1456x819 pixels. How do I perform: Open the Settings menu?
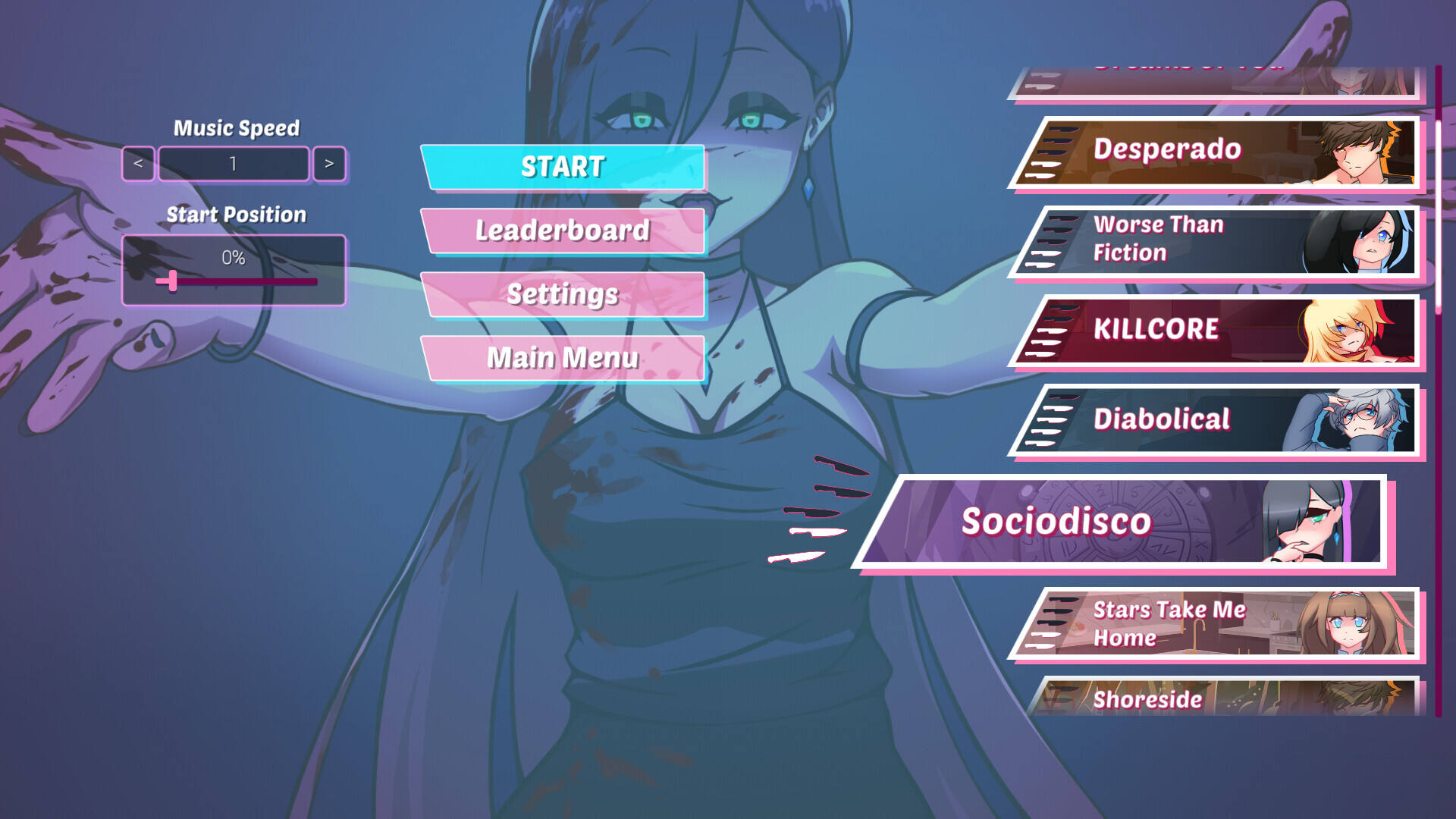(x=563, y=294)
